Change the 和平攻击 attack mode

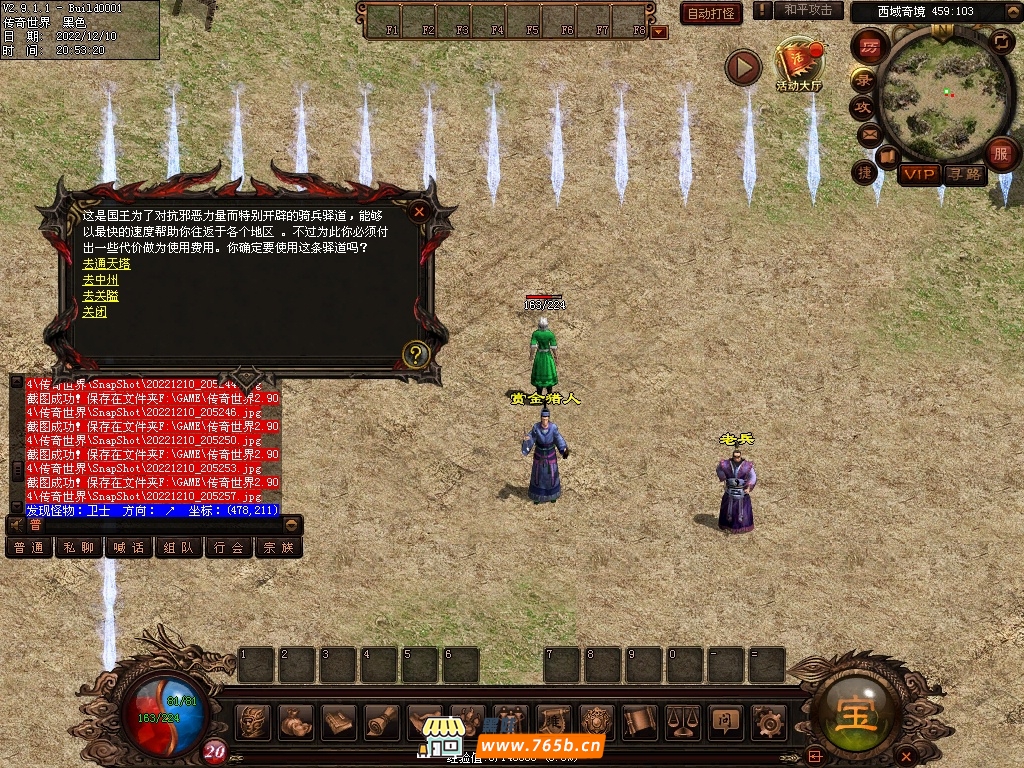pos(808,10)
